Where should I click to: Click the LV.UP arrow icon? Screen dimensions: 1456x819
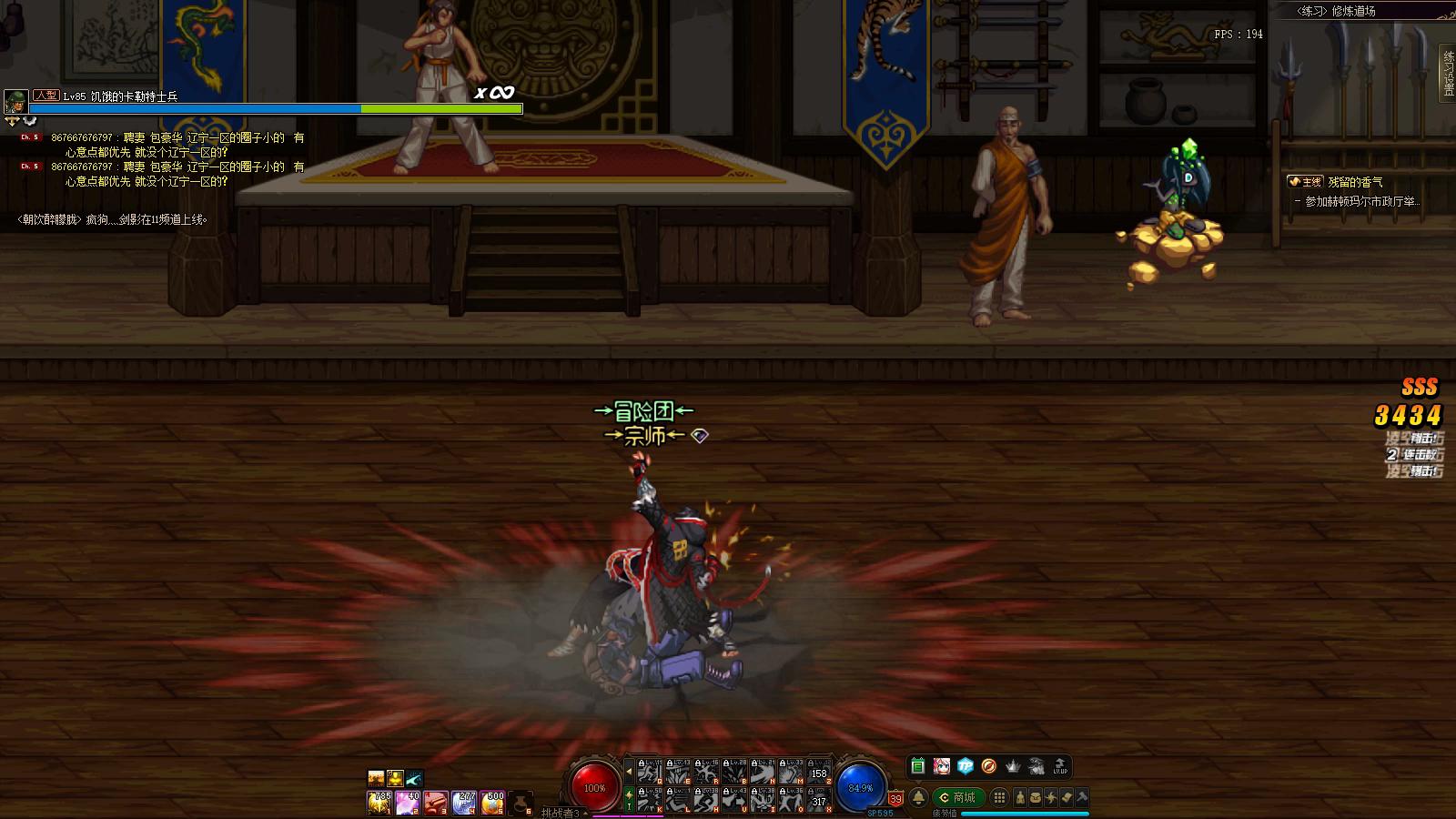click(x=1059, y=766)
